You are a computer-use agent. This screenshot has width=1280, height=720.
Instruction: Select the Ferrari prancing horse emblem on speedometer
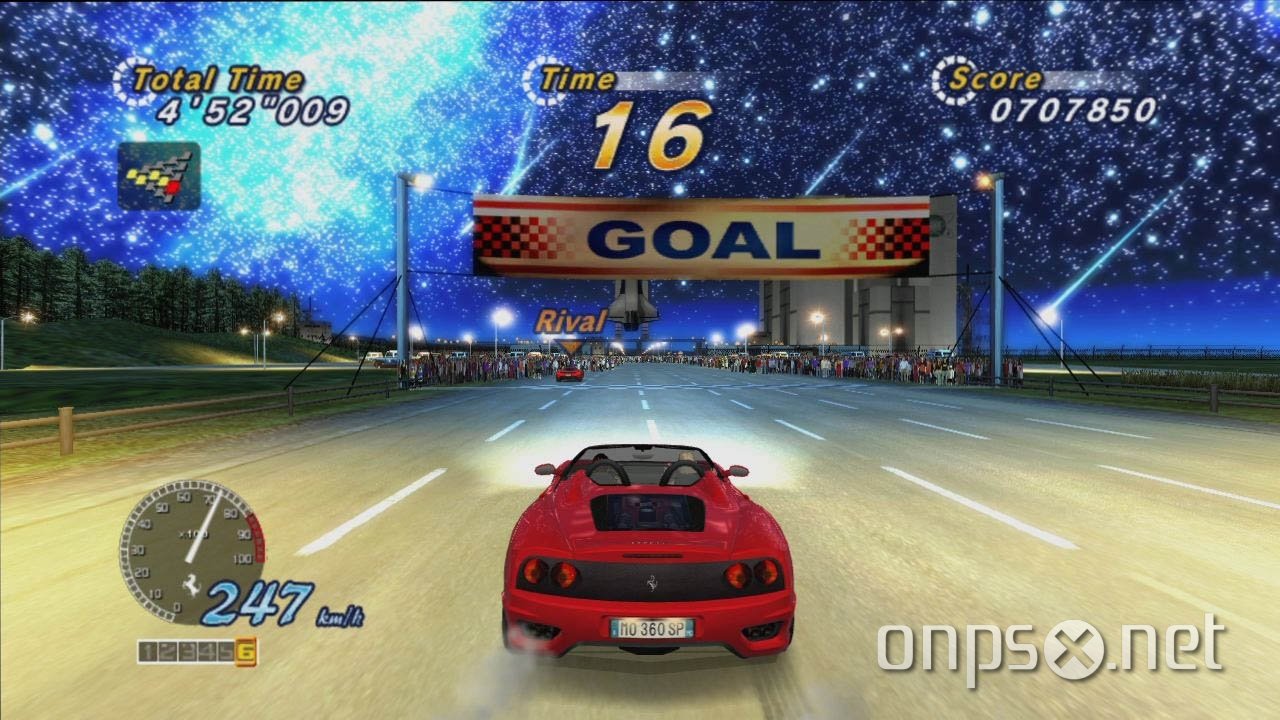pos(191,583)
